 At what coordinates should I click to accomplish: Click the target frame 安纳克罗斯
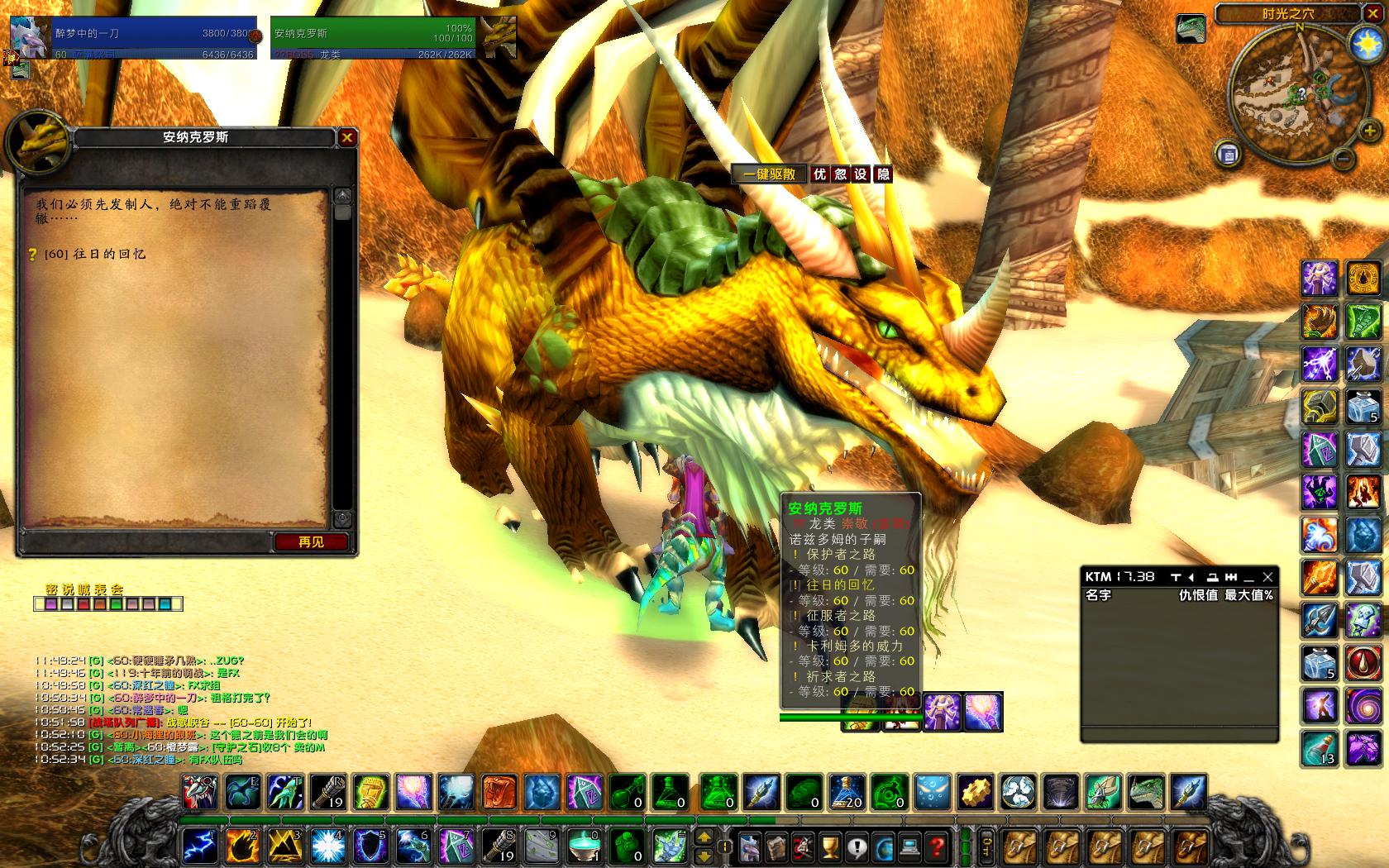[x=372, y=38]
